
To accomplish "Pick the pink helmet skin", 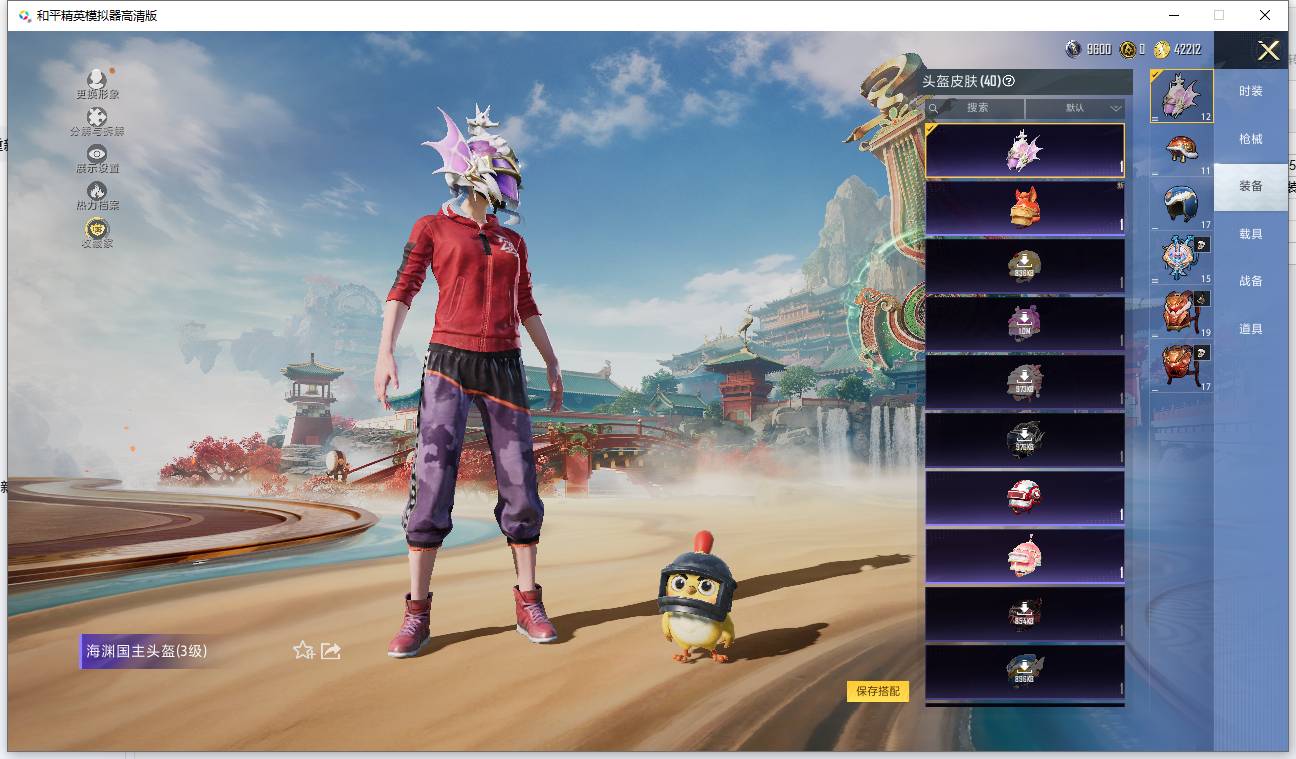I will 1024,556.
